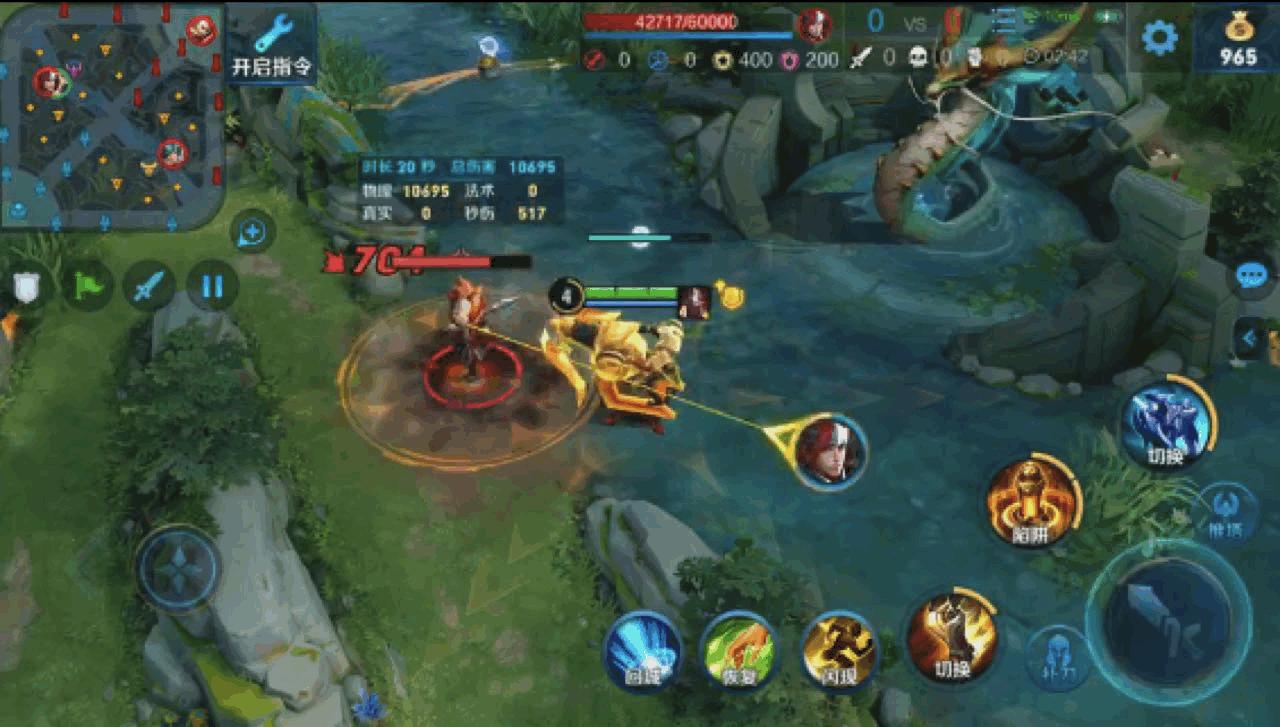Open the gear settings menu

tap(1159, 38)
